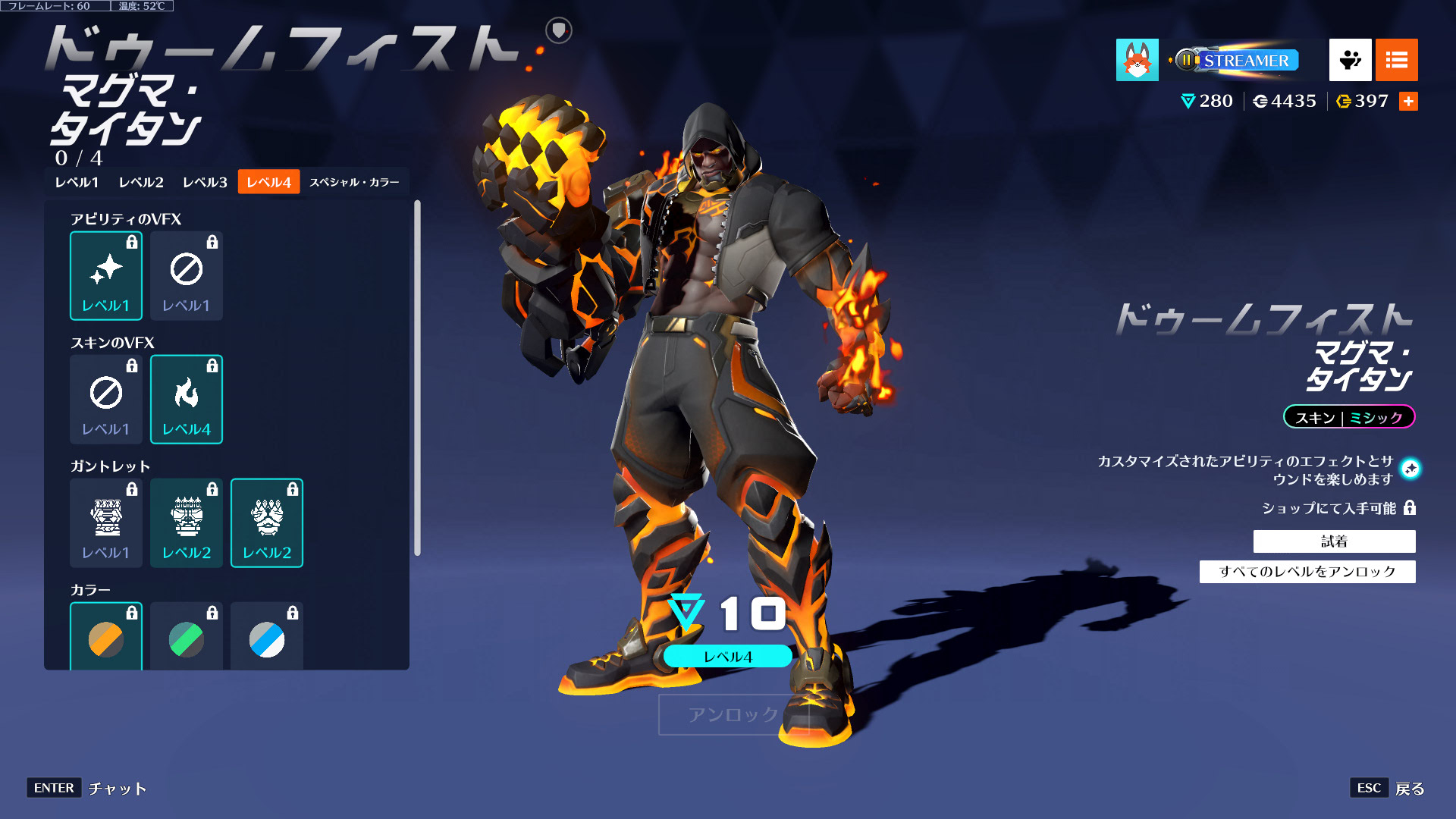This screenshot has height=819, width=1456.
Task: Choose the middle レベル2 gauntlet design
Action: pyautogui.click(x=186, y=523)
